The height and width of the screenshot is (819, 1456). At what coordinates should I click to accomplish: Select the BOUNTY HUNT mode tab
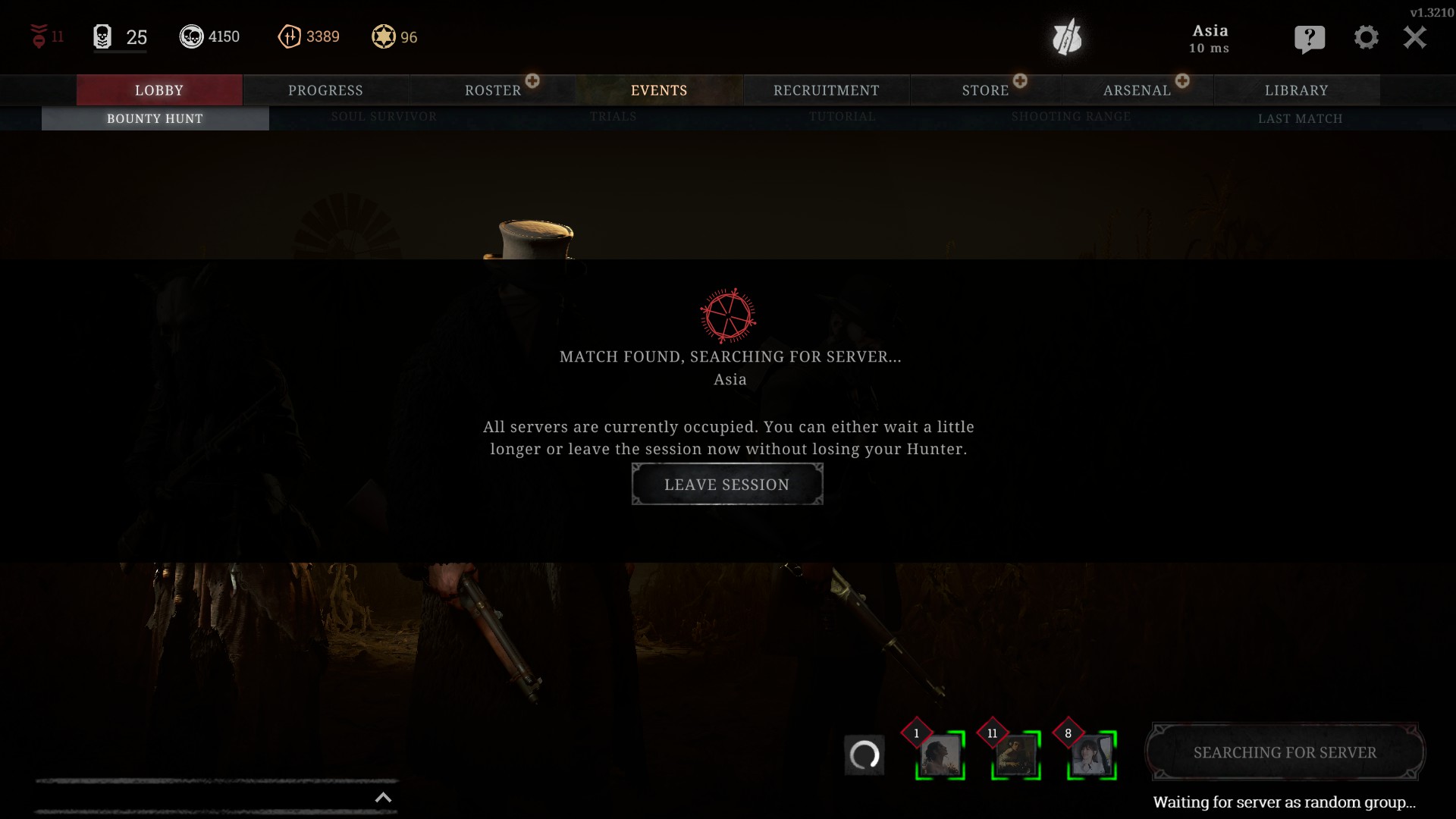(x=155, y=118)
